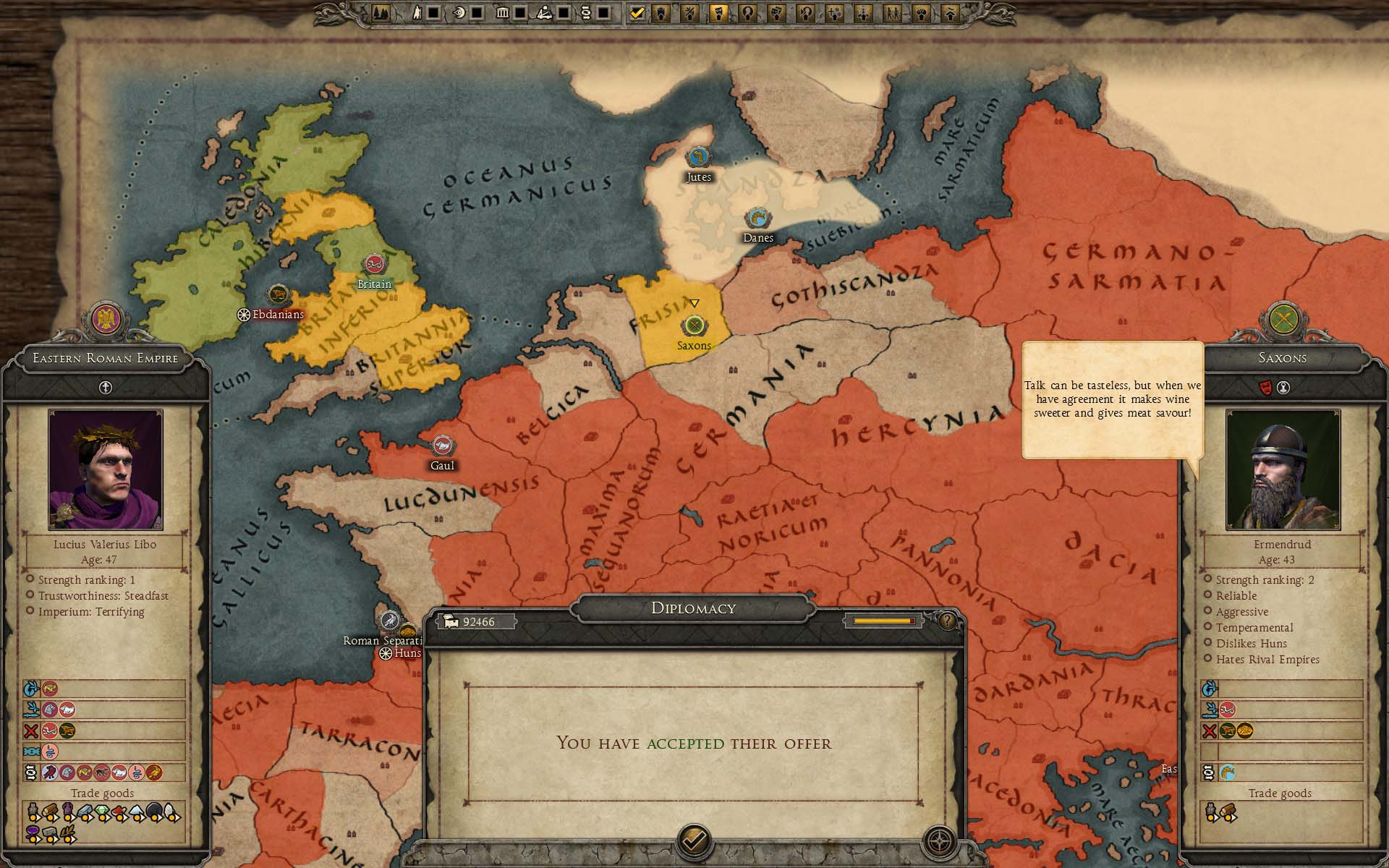This screenshot has width=1389, height=868.
Task: Choose the Britain faction emblem on the map
Action: tap(374, 264)
